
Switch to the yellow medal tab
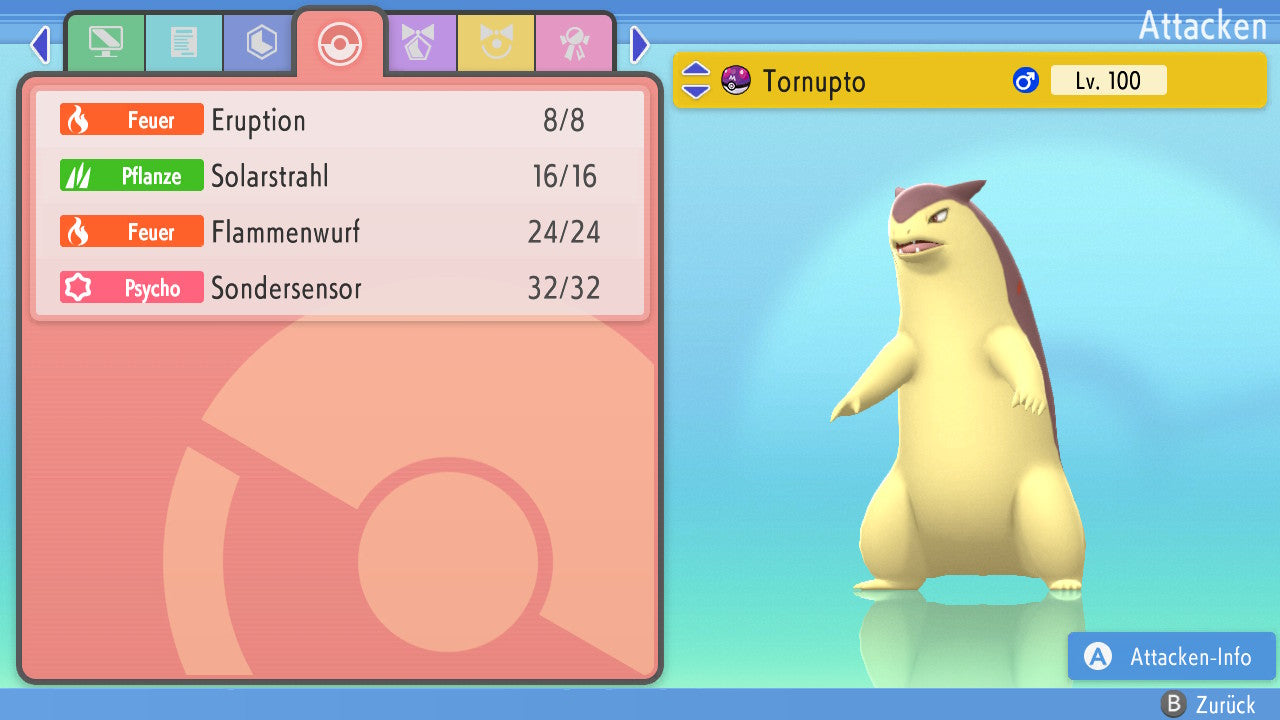(x=496, y=43)
